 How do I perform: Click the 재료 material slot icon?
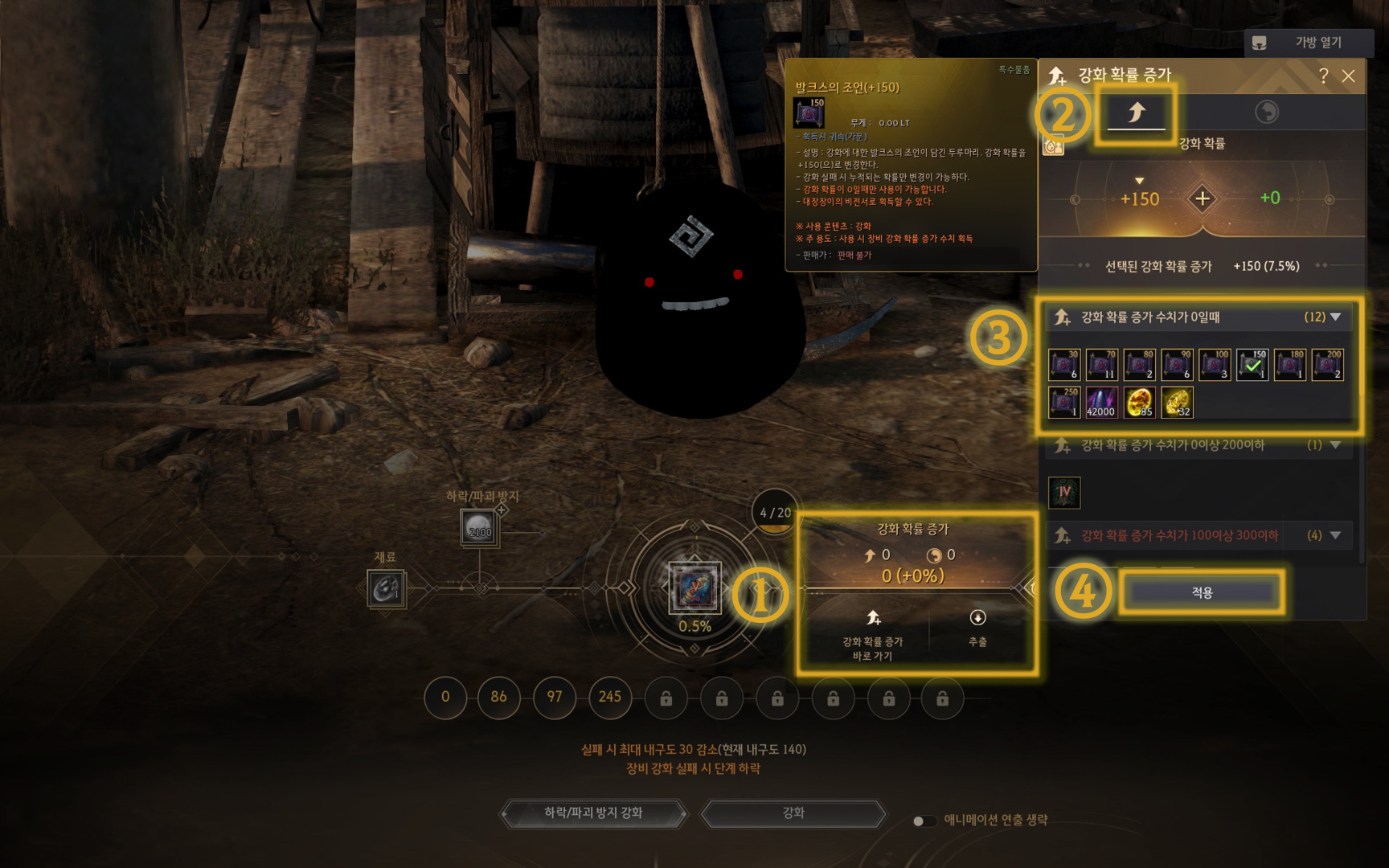pos(387,589)
